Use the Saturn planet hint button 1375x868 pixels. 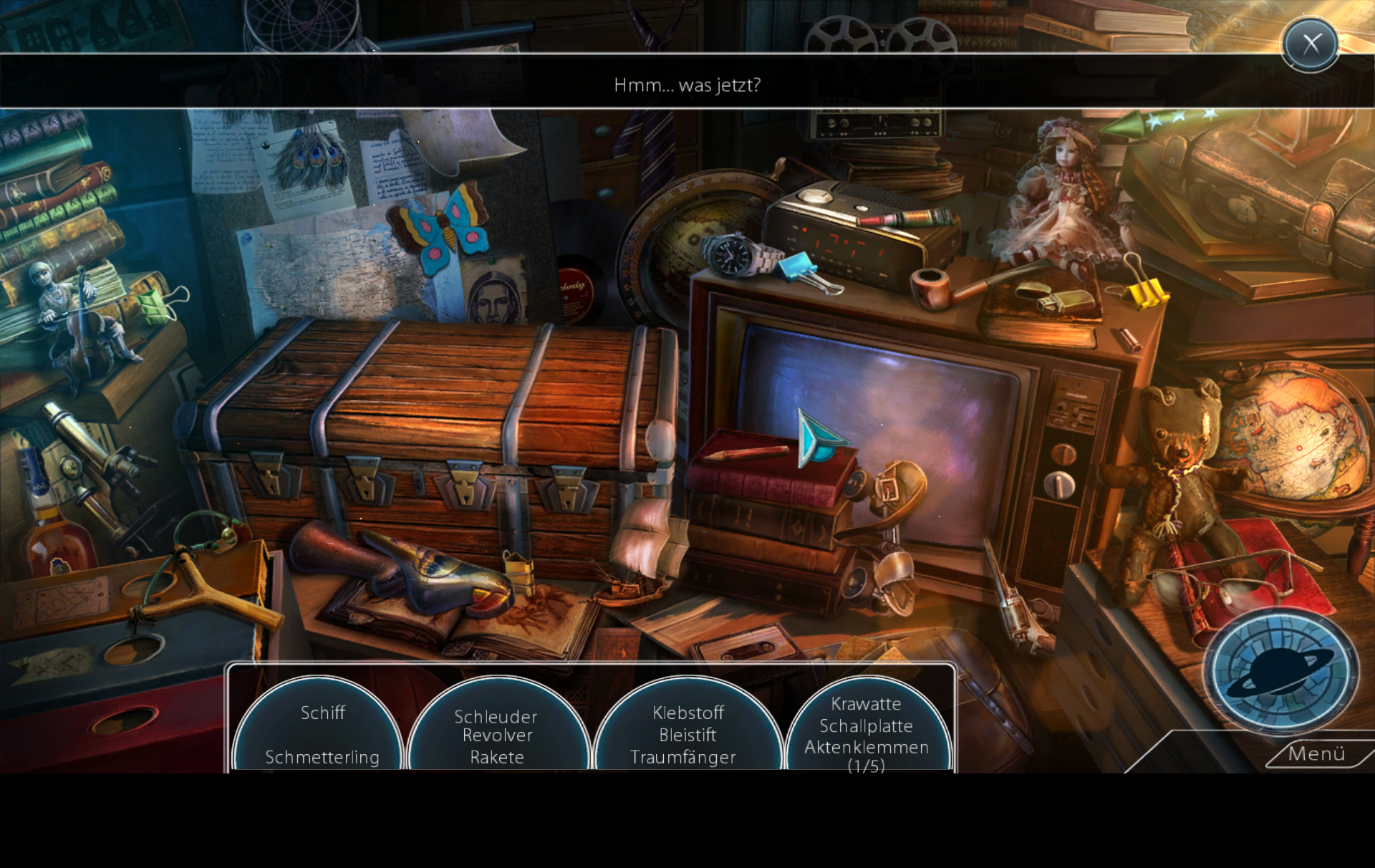click(x=1280, y=672)
